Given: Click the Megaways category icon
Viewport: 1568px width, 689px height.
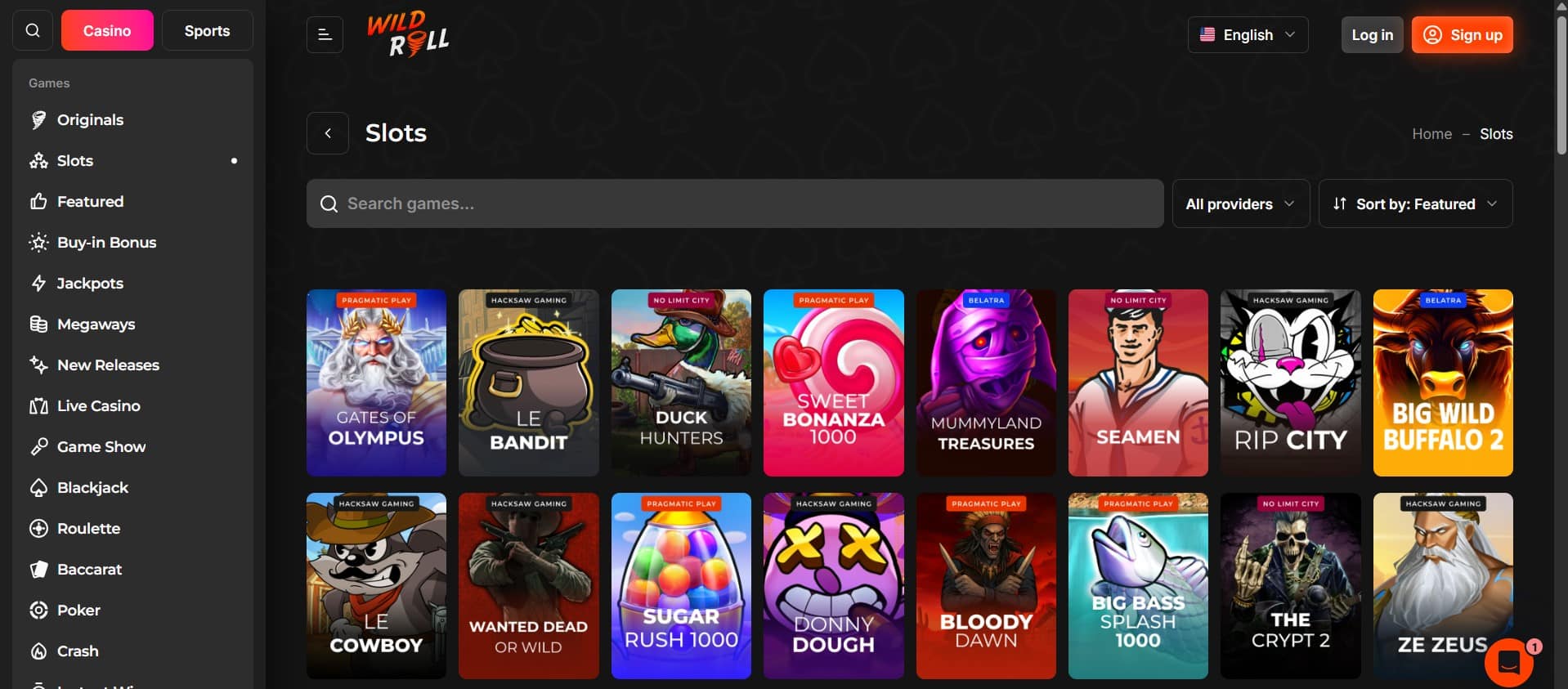Looking at the screenshot, I should pyautogui.click(x=38, y=324).
